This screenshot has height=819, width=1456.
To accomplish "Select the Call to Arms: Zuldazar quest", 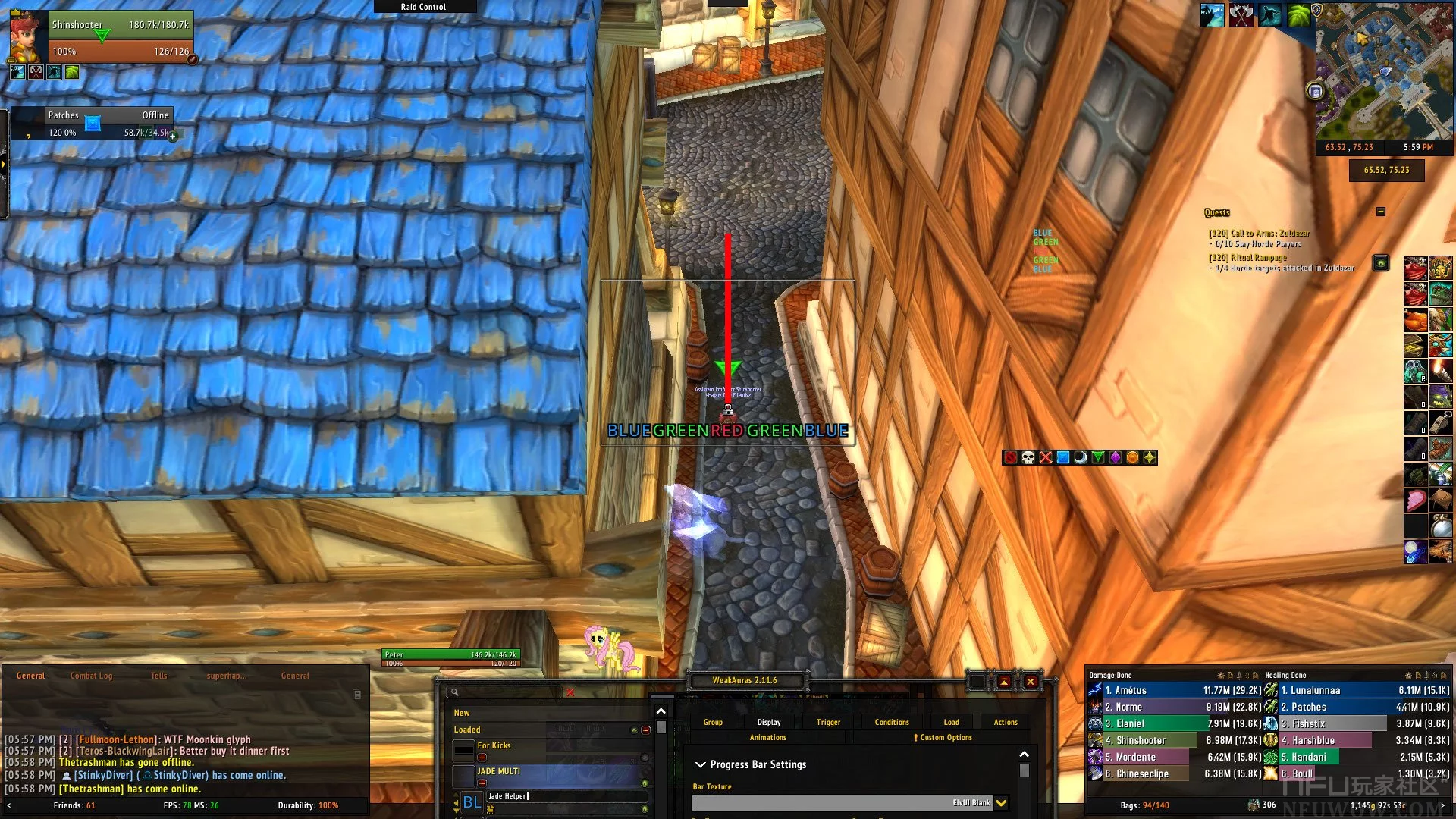I will pyautogui.click(x=1259, y=234).
